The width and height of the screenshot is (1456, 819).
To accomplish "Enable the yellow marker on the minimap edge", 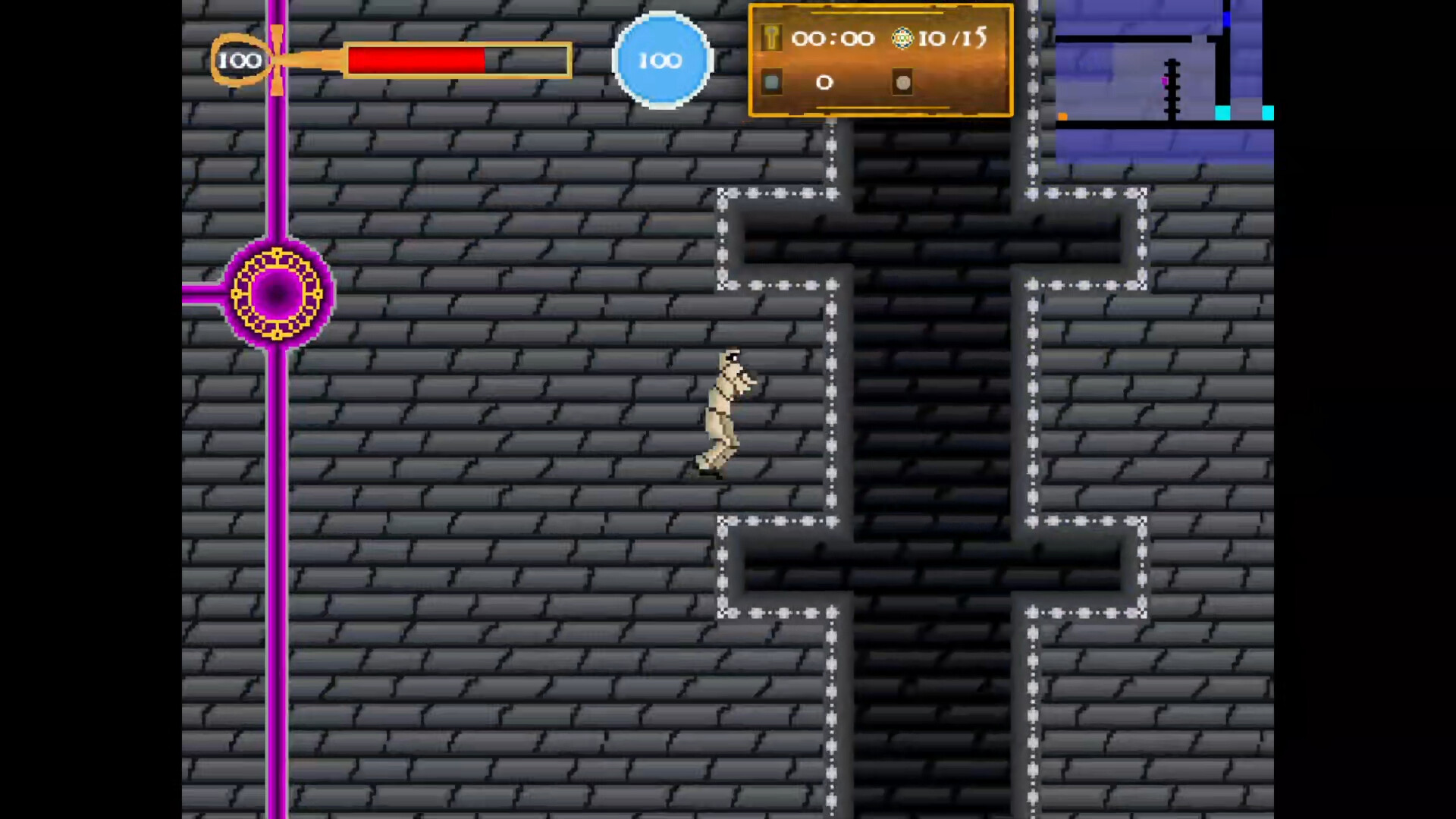I will click(x=1063, y=115).
